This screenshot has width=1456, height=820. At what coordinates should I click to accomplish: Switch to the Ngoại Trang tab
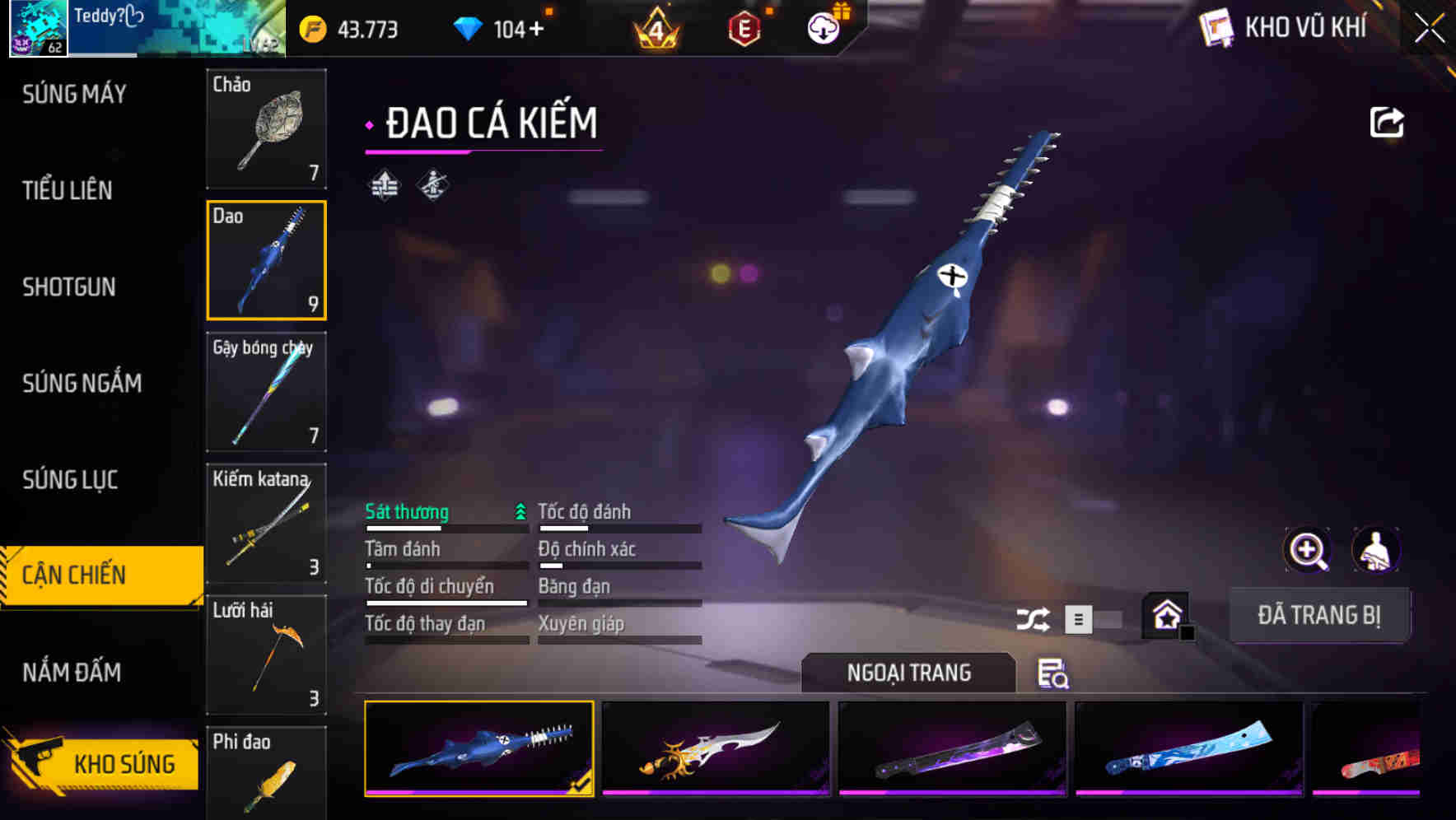(908, 673)
